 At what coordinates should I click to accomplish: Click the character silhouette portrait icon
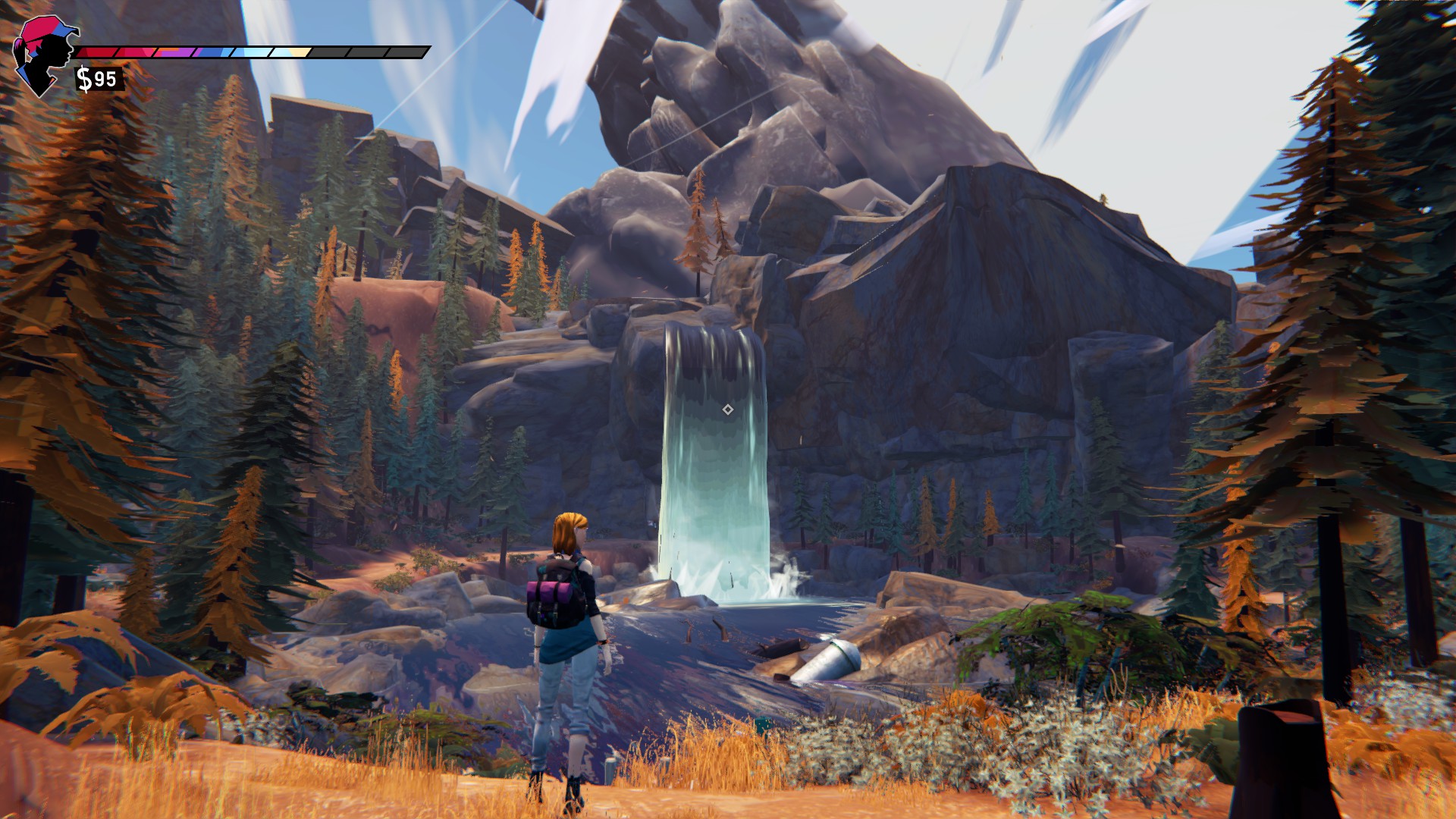tap(43, 56)
